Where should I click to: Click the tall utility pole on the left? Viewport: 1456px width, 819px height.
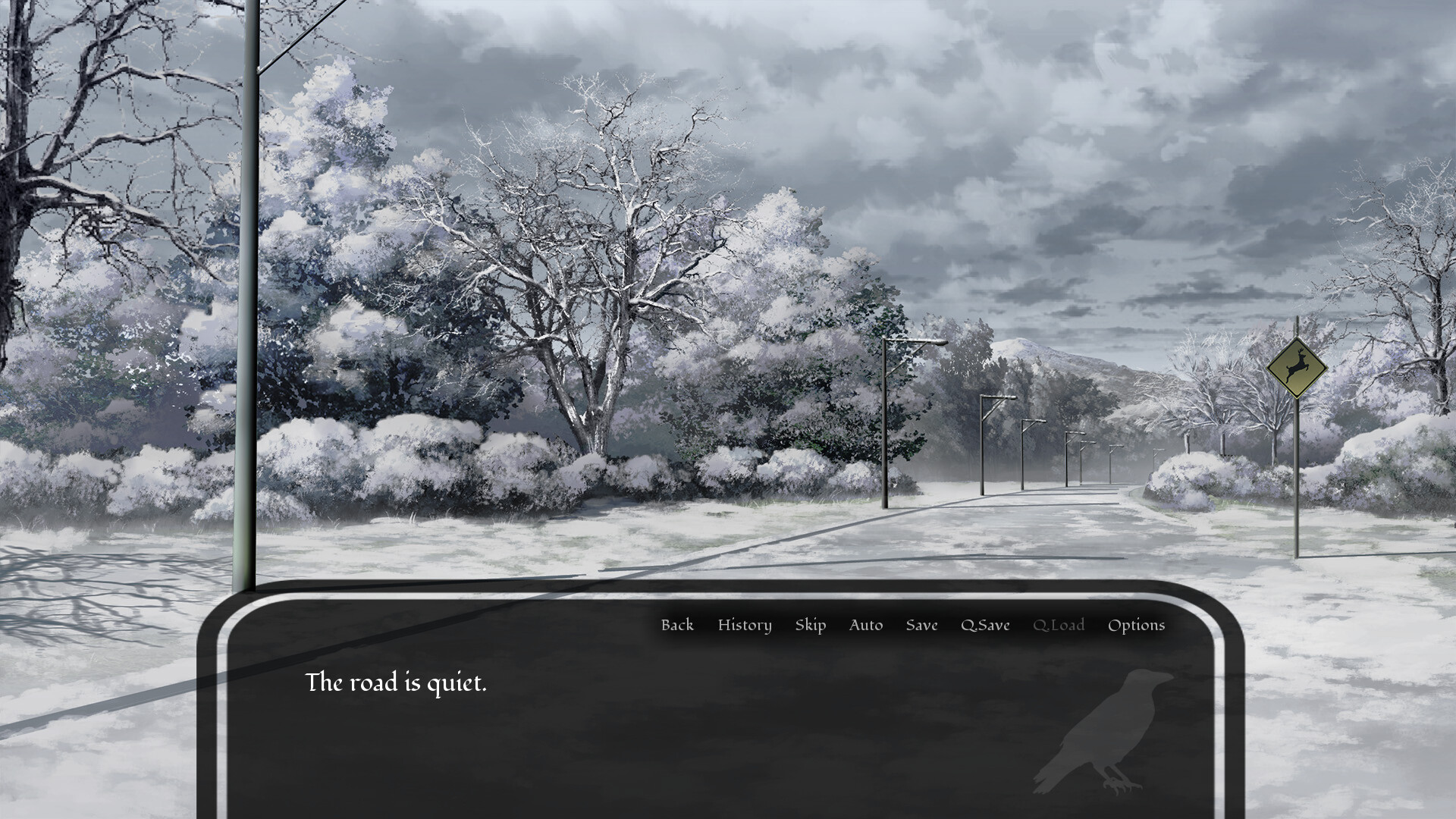(x=250, y=303)
